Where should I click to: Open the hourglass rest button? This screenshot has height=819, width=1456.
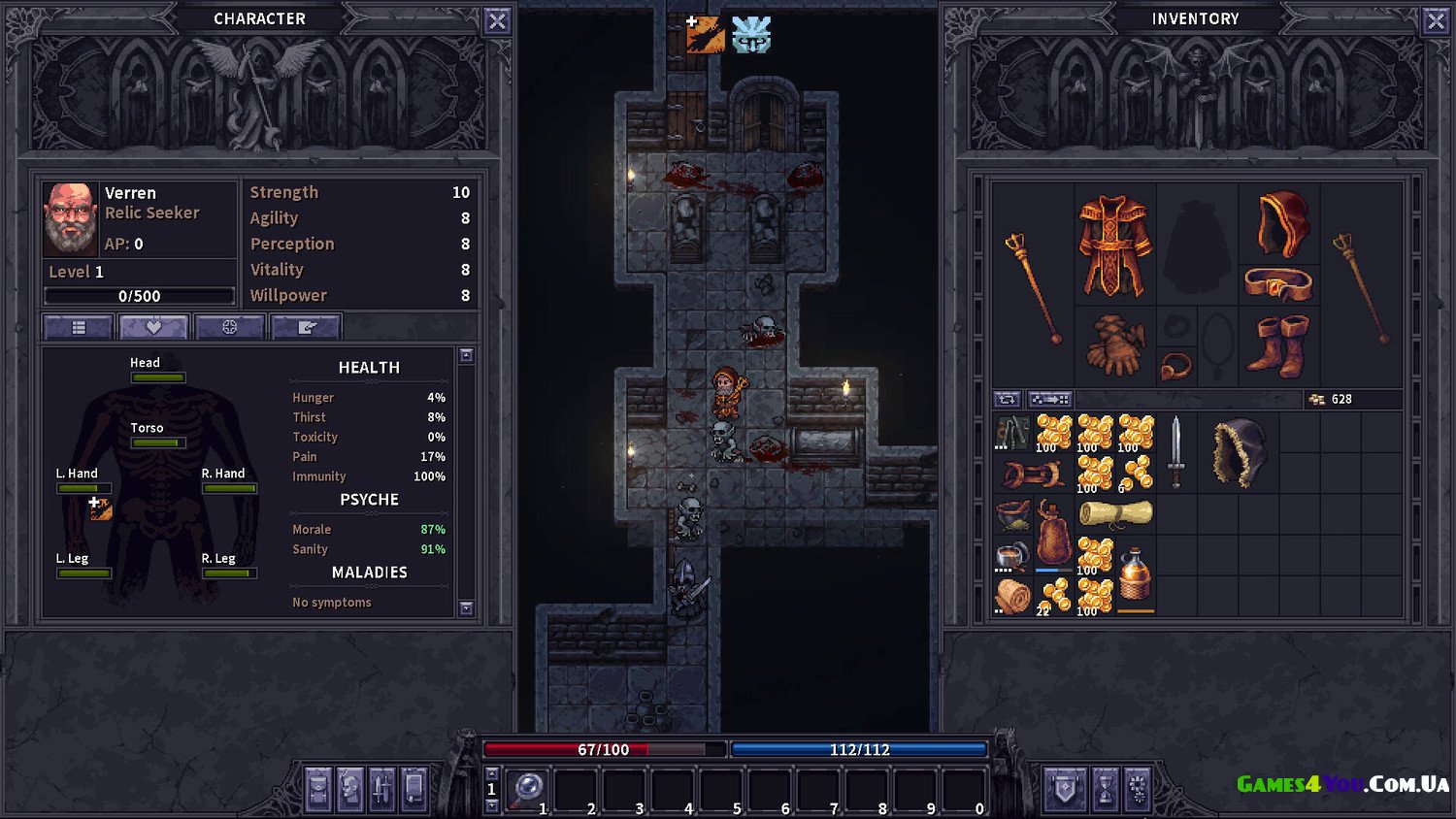(x=1105, y=789)
